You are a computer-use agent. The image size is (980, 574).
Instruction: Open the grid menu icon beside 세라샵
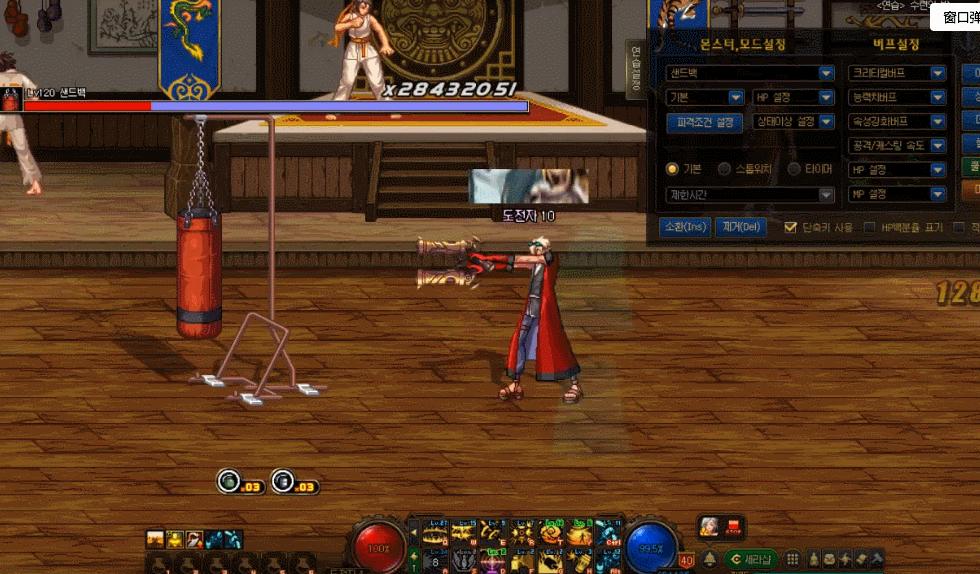(x=792, y=559)
